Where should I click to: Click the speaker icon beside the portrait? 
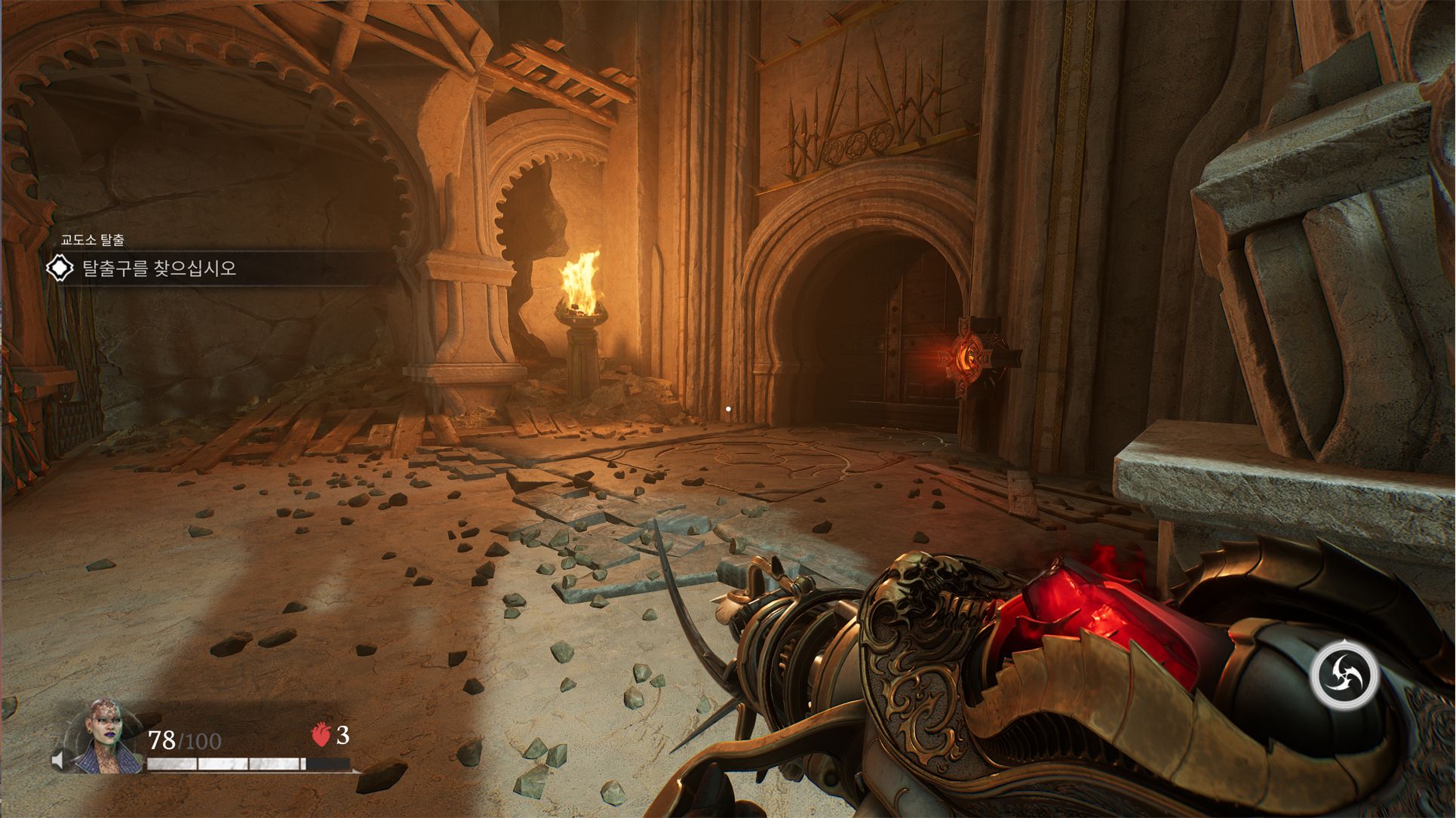click(x=57, y=760)
